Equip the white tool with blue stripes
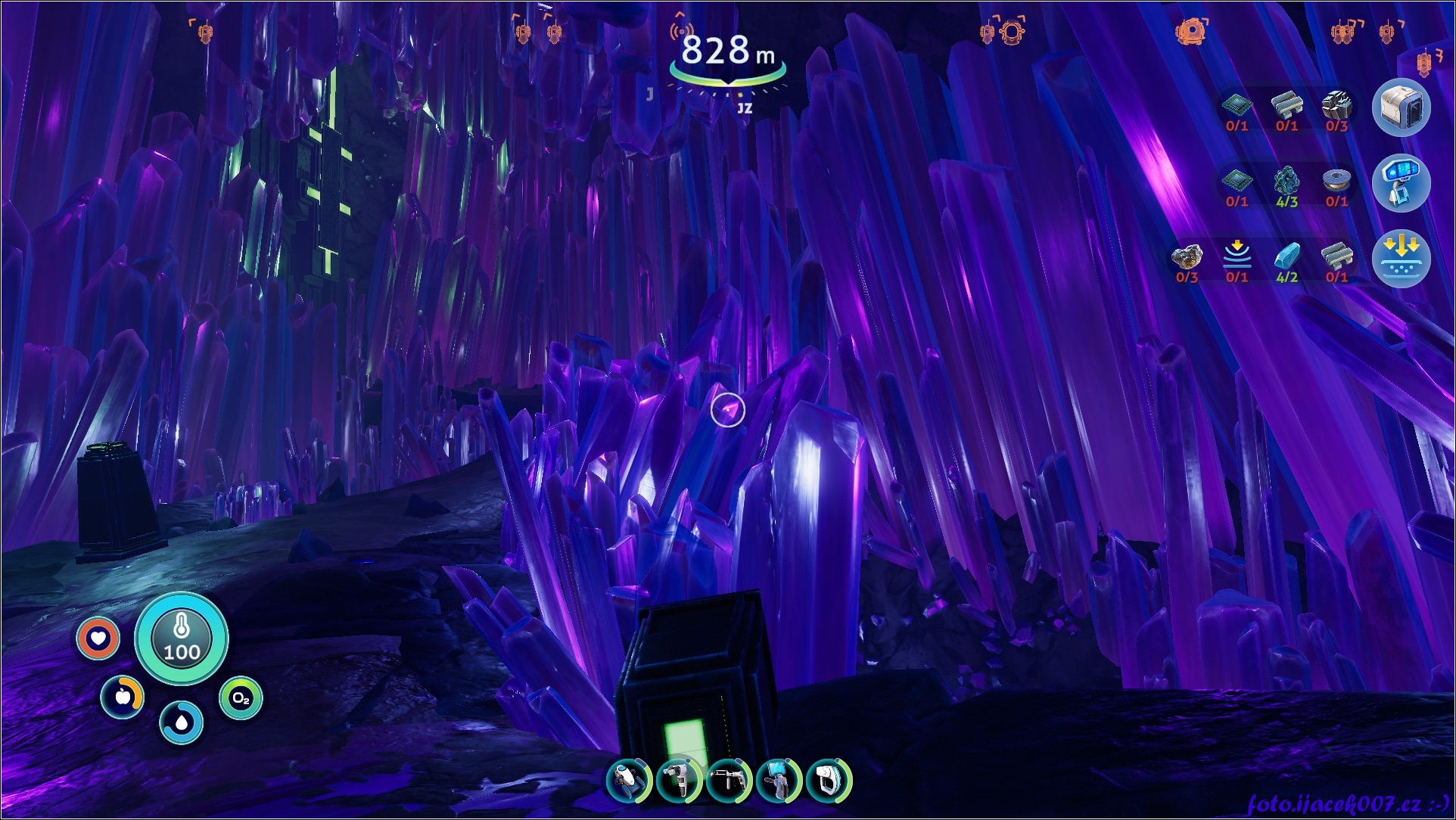Image resolution: width=1456 pixels, height=820 pixels. tap(828, 781)
